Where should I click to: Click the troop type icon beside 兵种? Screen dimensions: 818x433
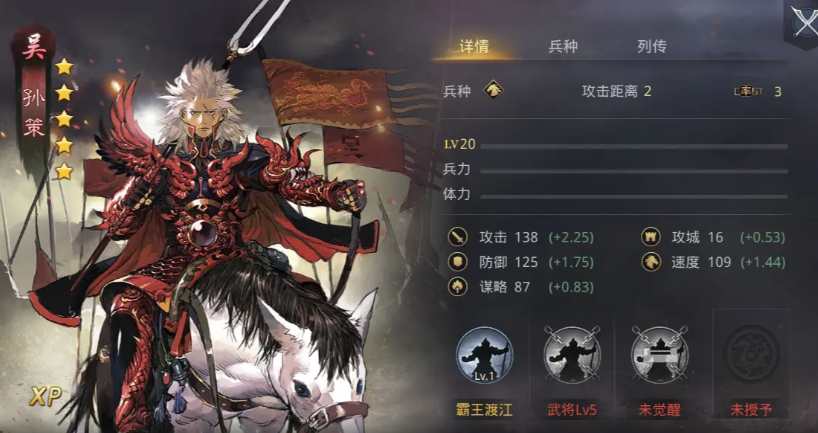click(x=493, y=91)
